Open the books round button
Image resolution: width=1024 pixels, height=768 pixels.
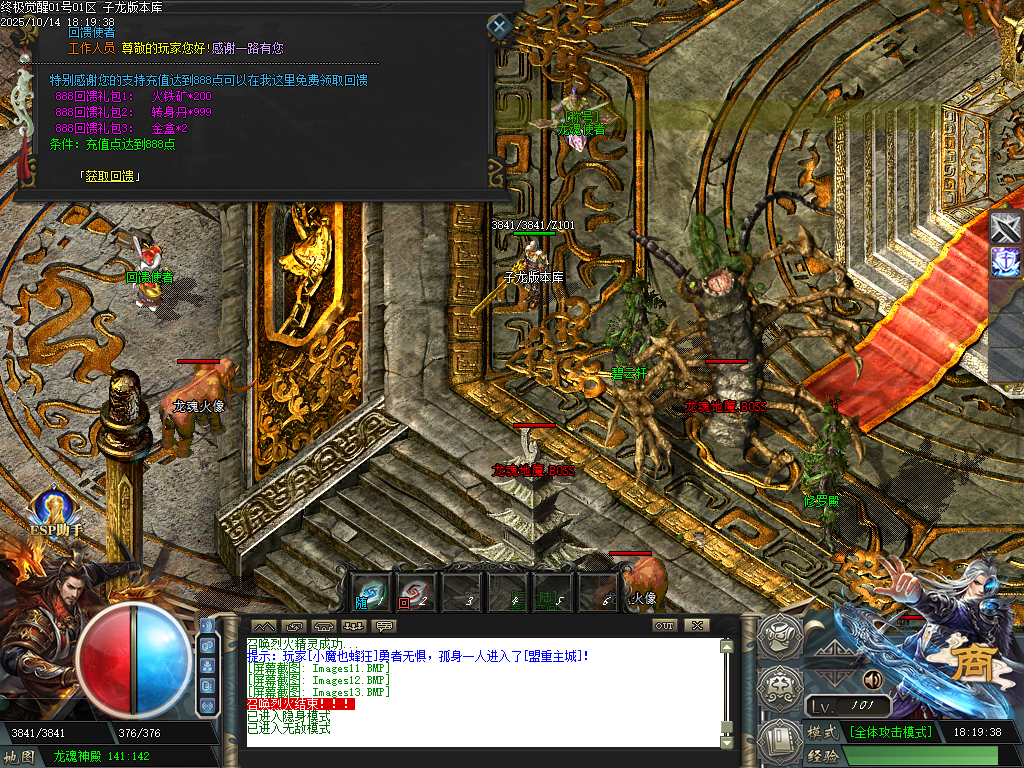[778, 741]
